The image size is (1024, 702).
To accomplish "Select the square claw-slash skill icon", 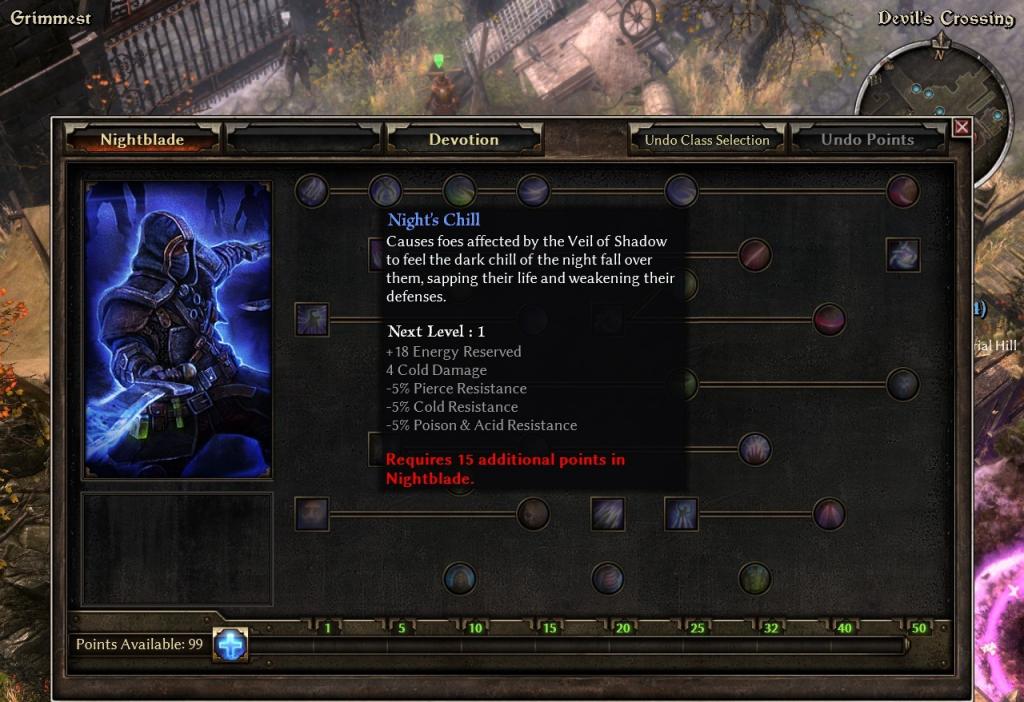I will 608,514.
